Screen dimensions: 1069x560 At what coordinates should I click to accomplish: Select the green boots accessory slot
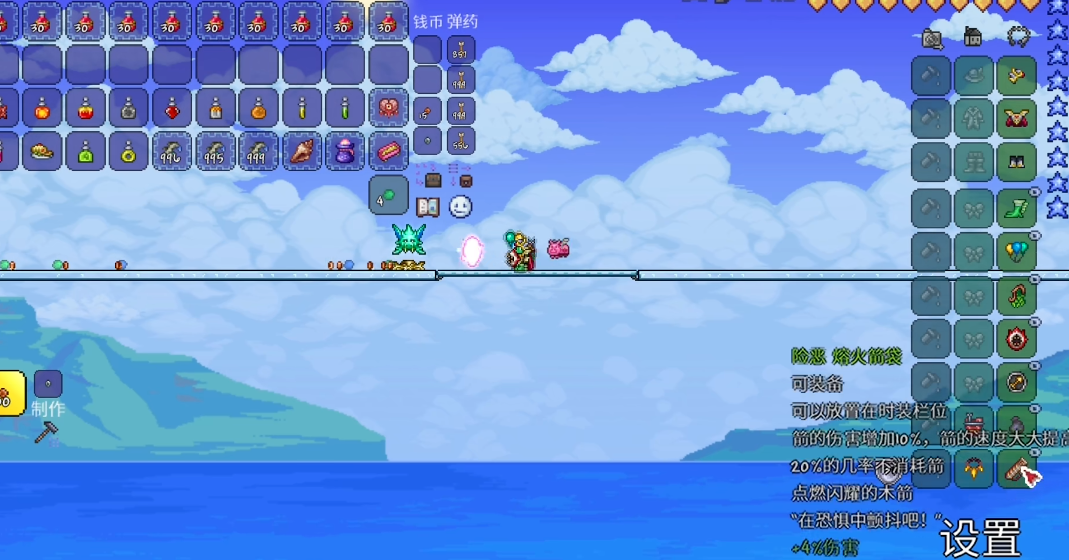pos(1016,208)
